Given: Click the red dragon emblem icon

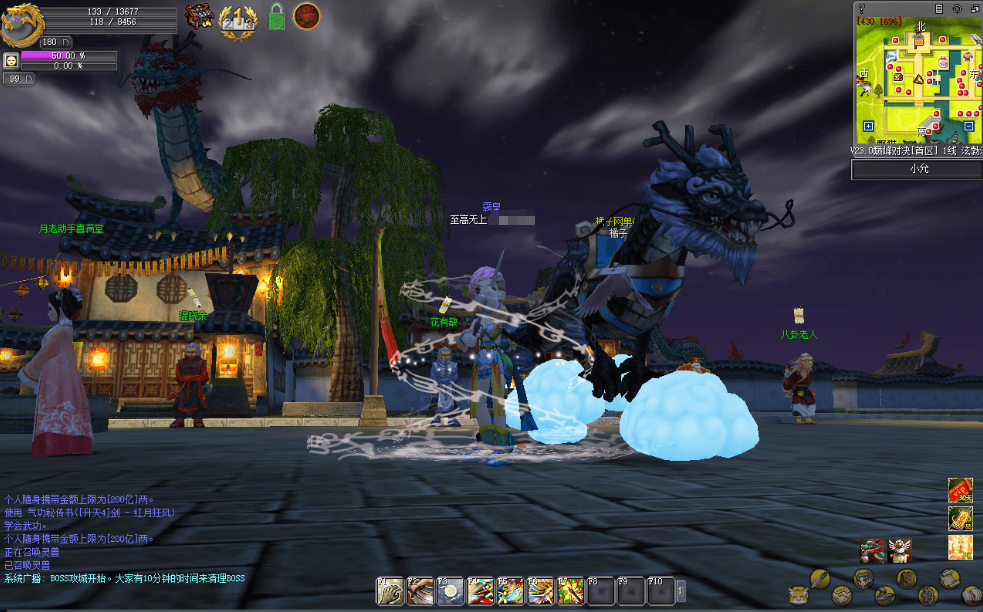Looking at the screenshot, I should [x=307, y=16].
